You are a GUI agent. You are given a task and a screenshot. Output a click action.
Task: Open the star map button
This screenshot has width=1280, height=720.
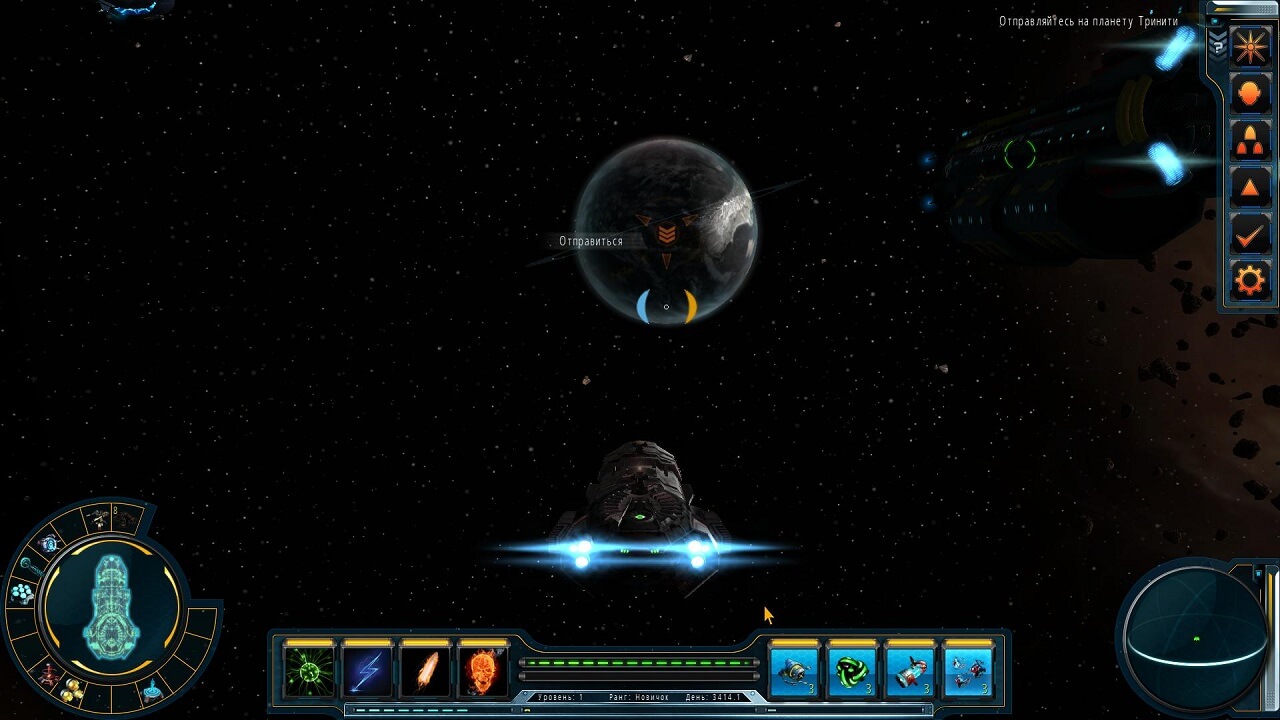point(1250,48)
